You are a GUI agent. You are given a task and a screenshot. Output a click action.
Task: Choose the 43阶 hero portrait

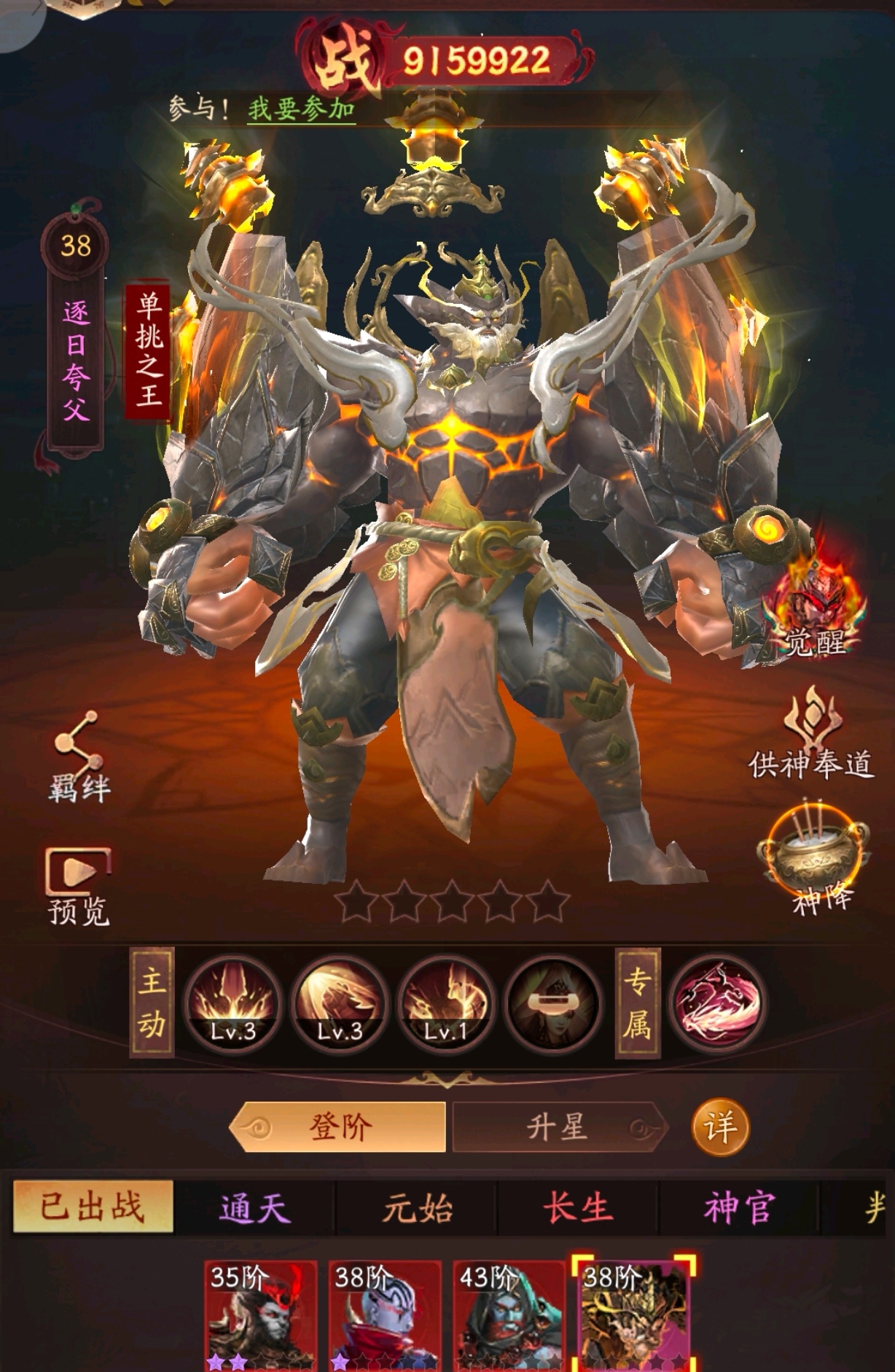[509, 1316]
